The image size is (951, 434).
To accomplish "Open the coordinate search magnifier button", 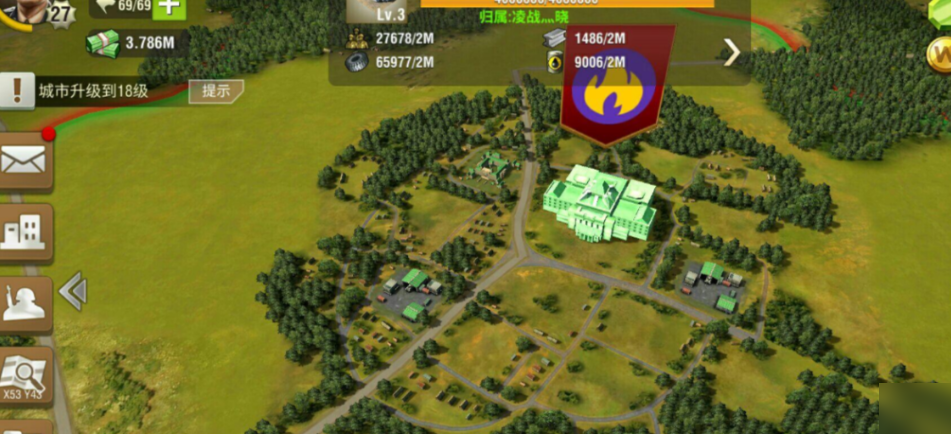I will click(x=25, y=376).
